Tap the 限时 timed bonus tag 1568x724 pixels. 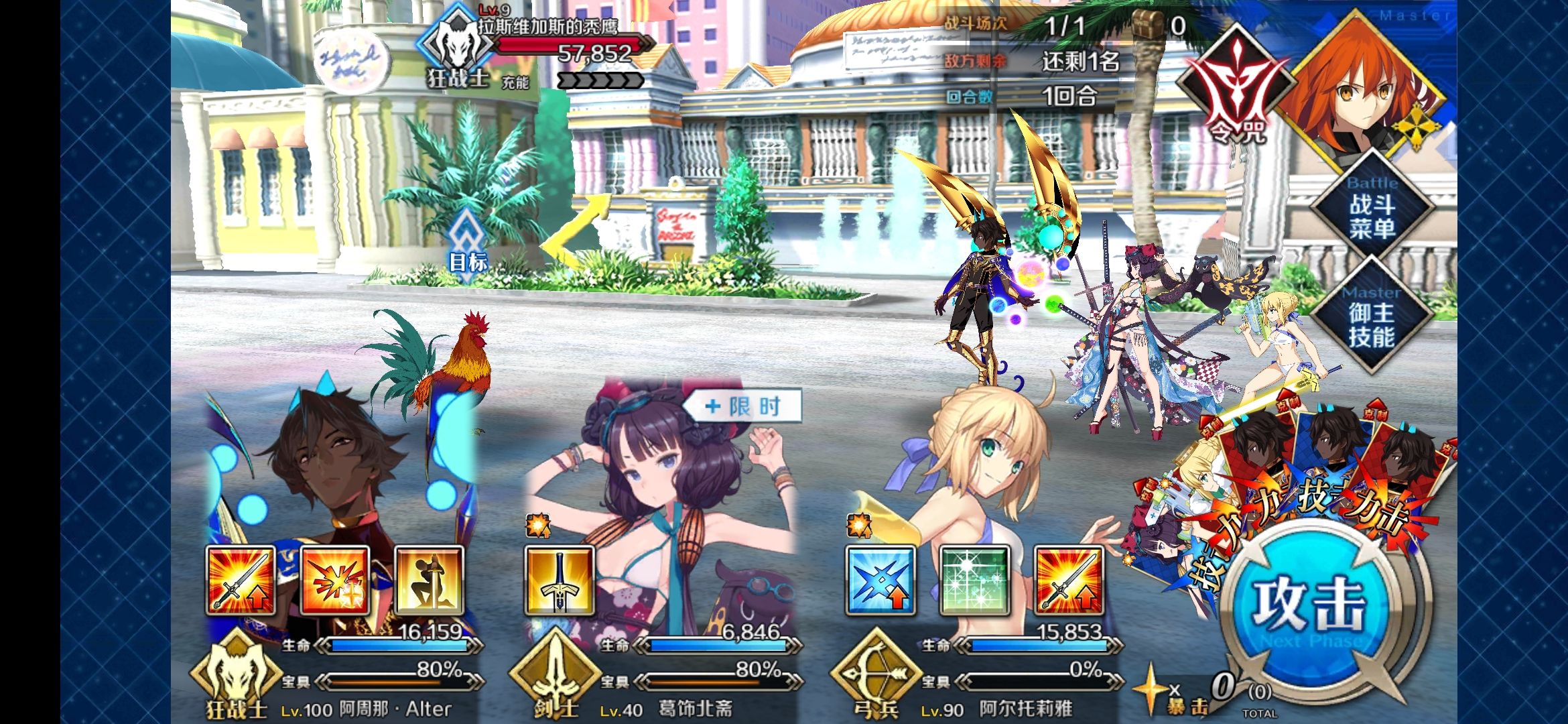744,406
